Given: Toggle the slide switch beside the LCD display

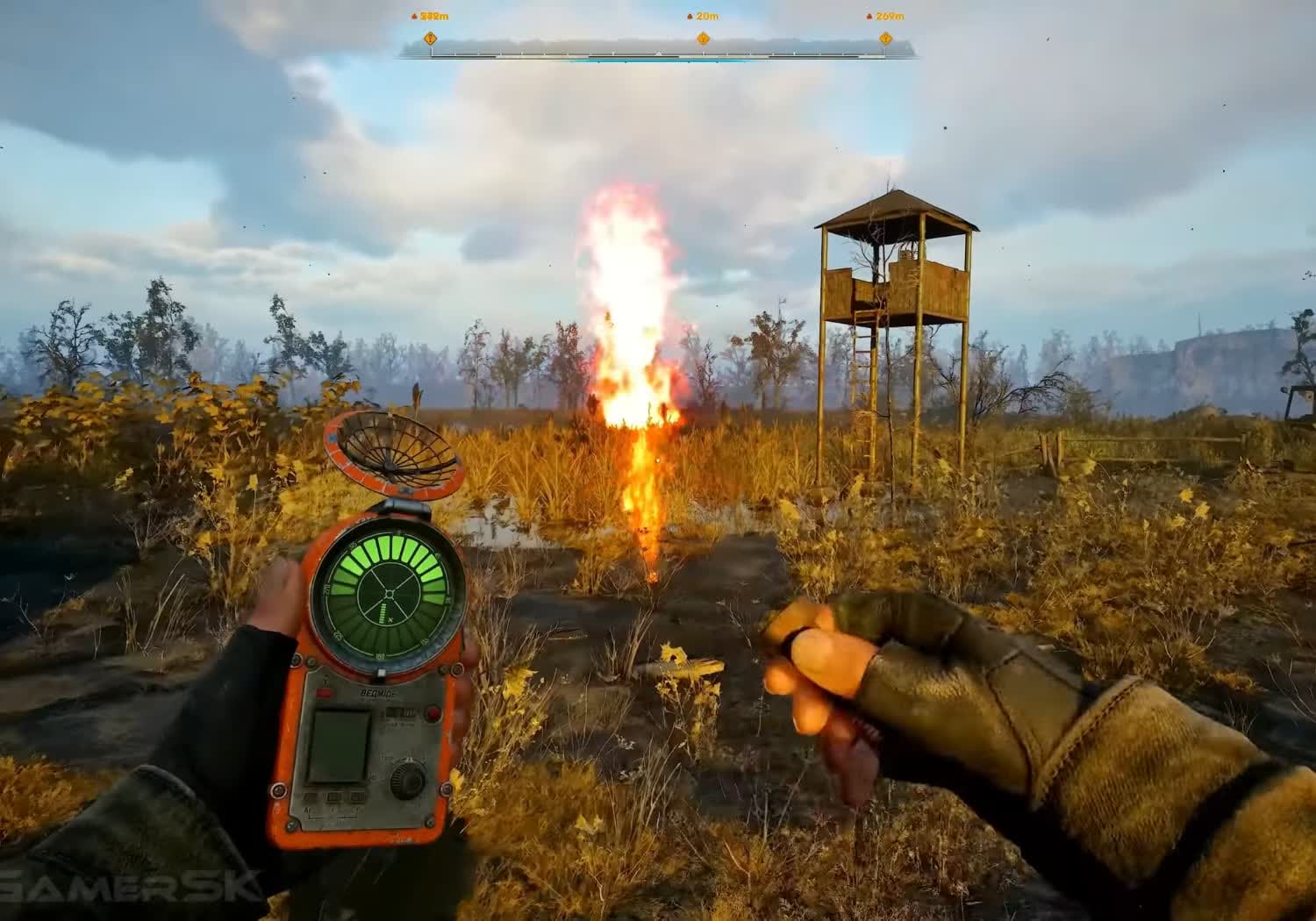Looking at the screenshot, I should [399, 712].
